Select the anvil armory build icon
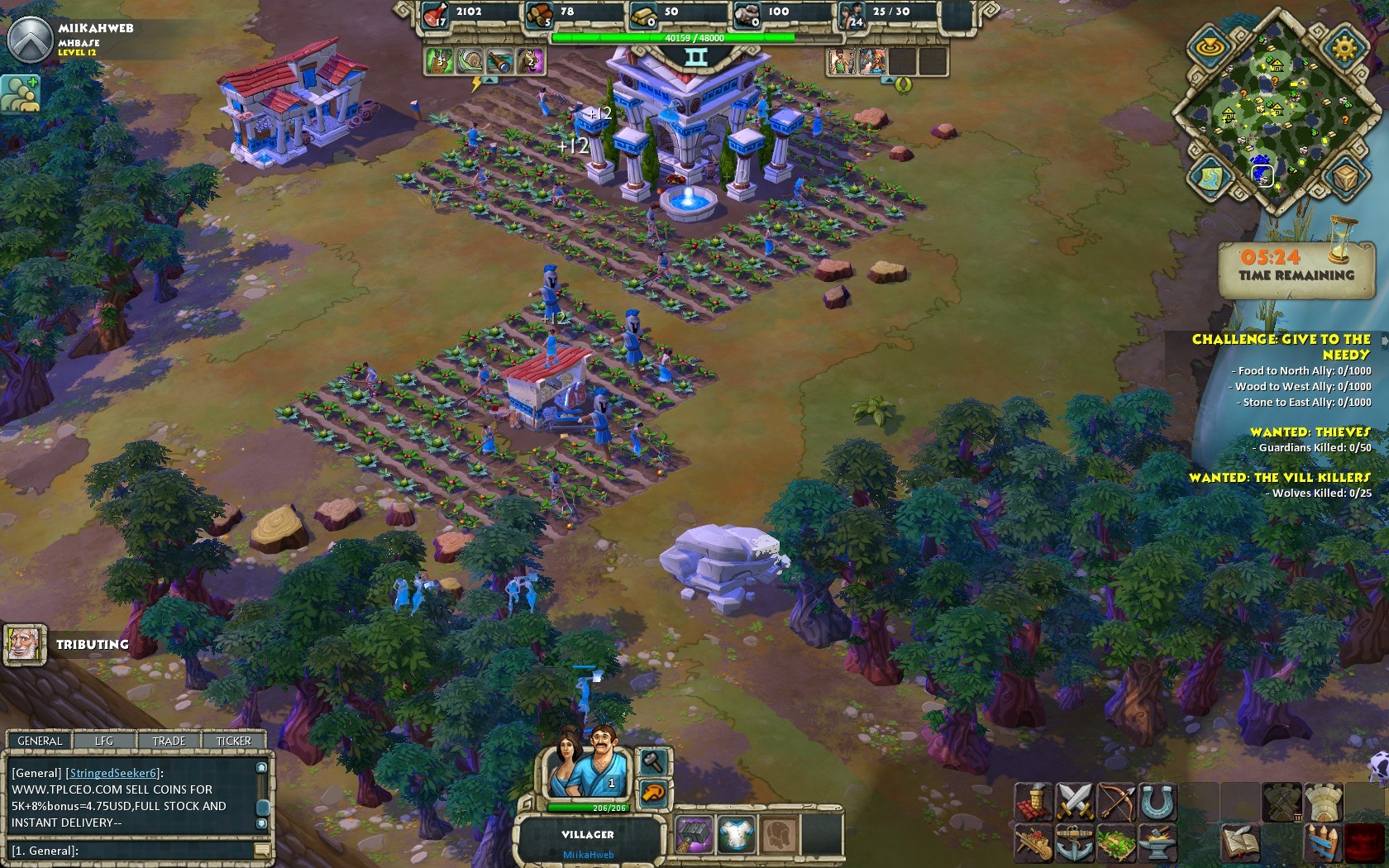The image size is (1389, 868). pos(1157,842)
